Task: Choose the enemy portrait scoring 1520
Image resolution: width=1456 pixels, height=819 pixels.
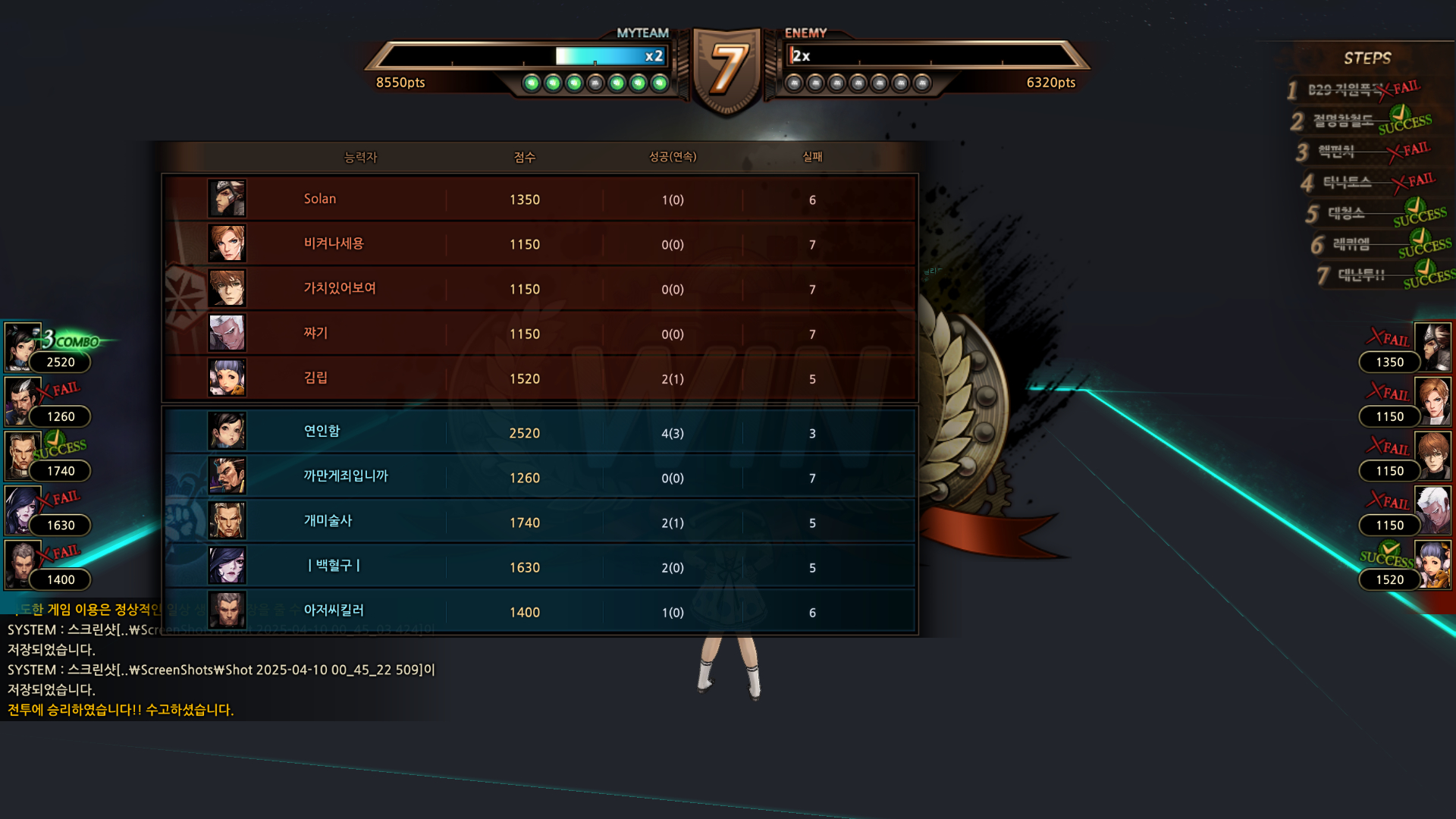Action: pos(1432,564)
